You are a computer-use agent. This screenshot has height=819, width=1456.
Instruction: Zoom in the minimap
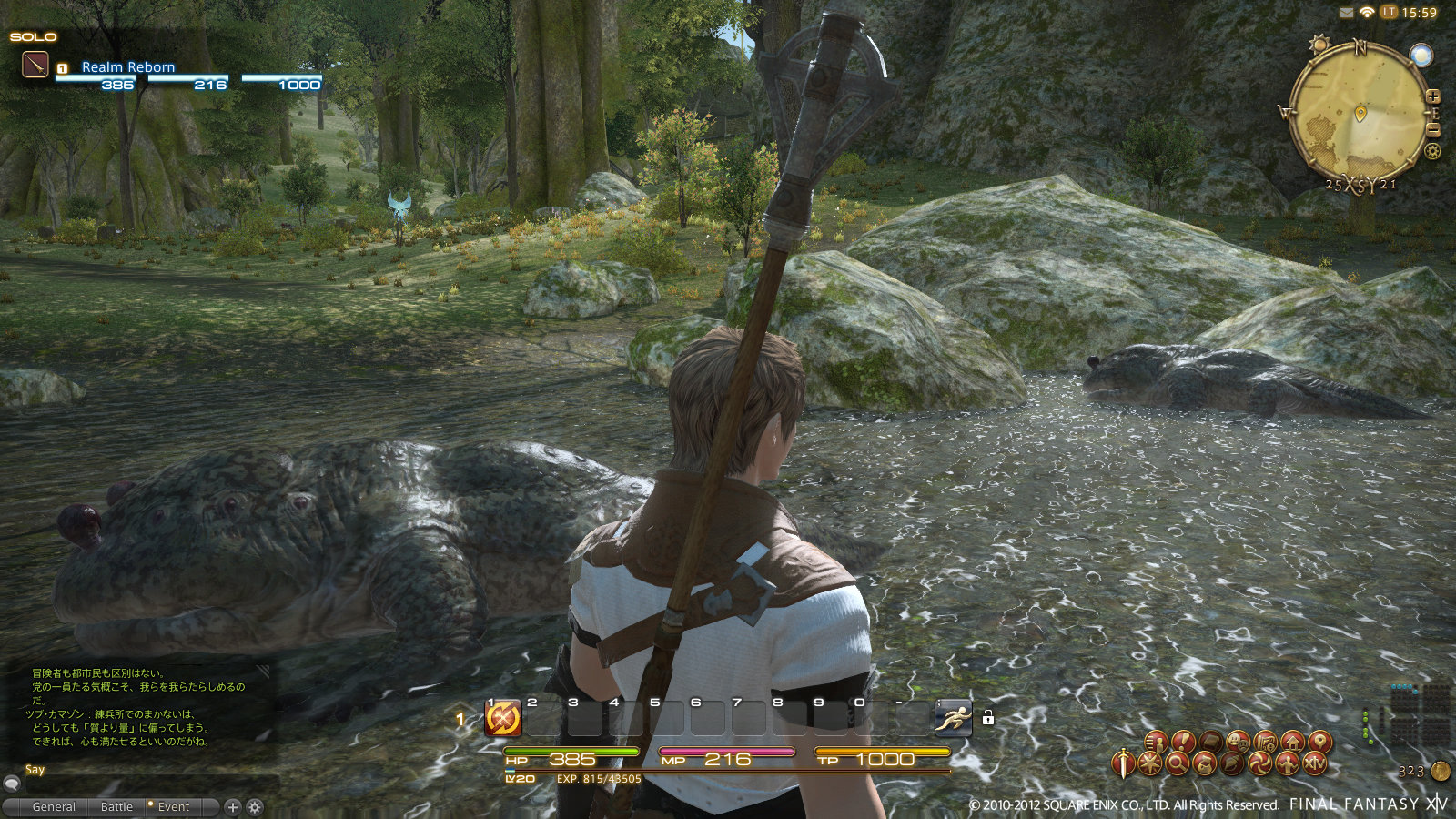1433,96
